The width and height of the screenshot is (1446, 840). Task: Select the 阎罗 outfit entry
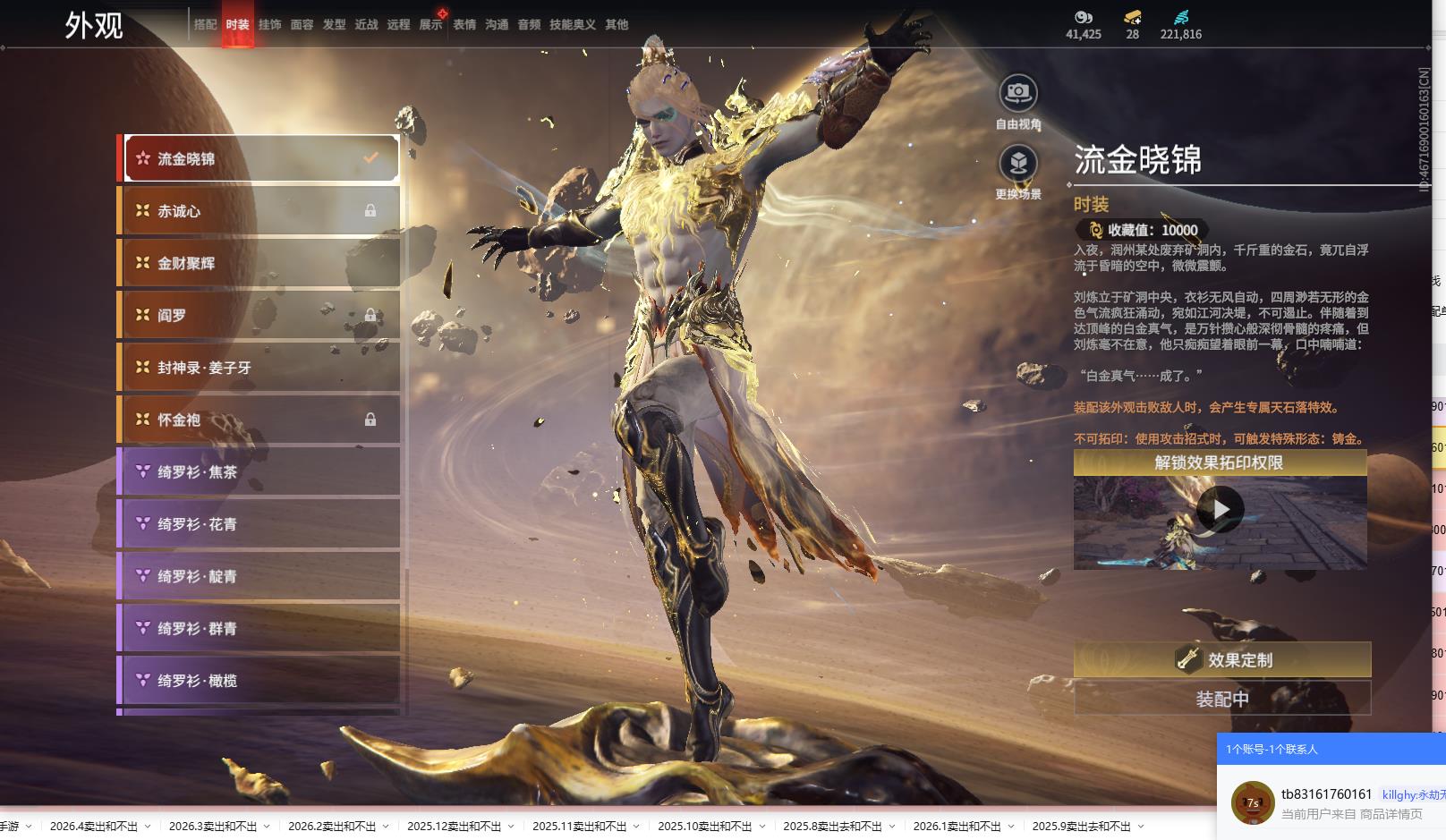[x=259, y=315]
